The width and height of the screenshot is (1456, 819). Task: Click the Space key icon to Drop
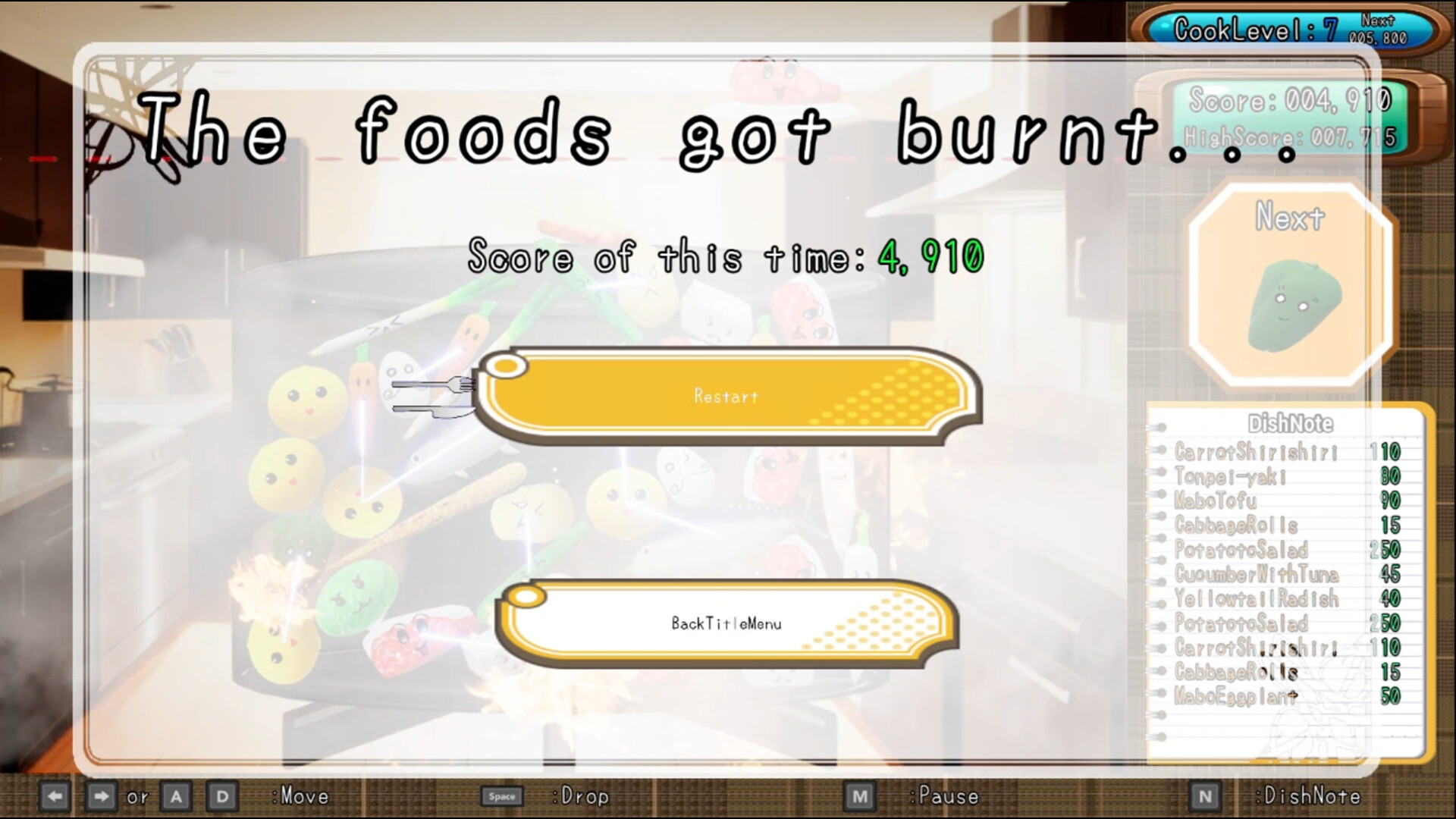pos(503,796)
